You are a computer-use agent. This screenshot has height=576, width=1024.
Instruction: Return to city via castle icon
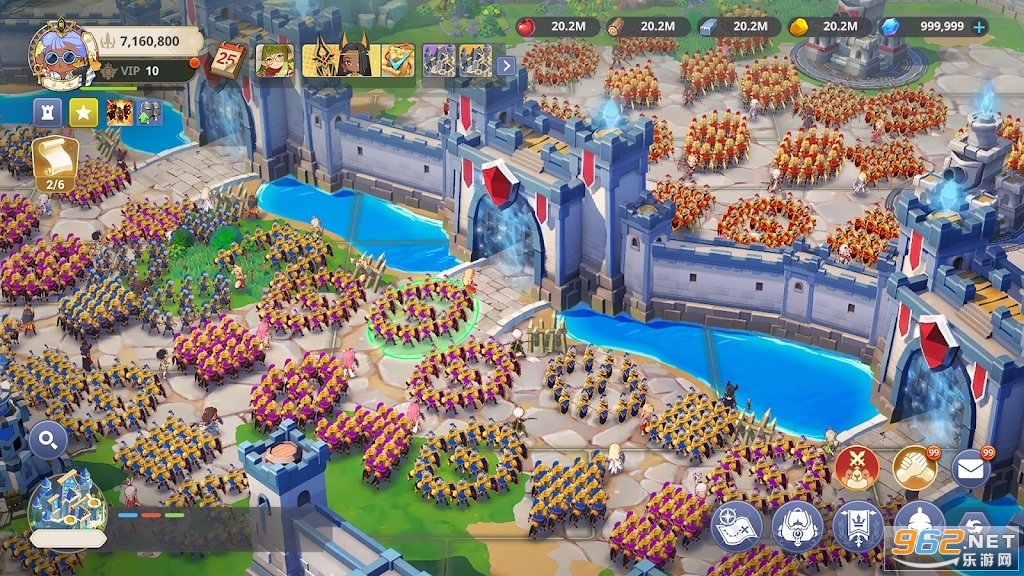pos(66,504)
